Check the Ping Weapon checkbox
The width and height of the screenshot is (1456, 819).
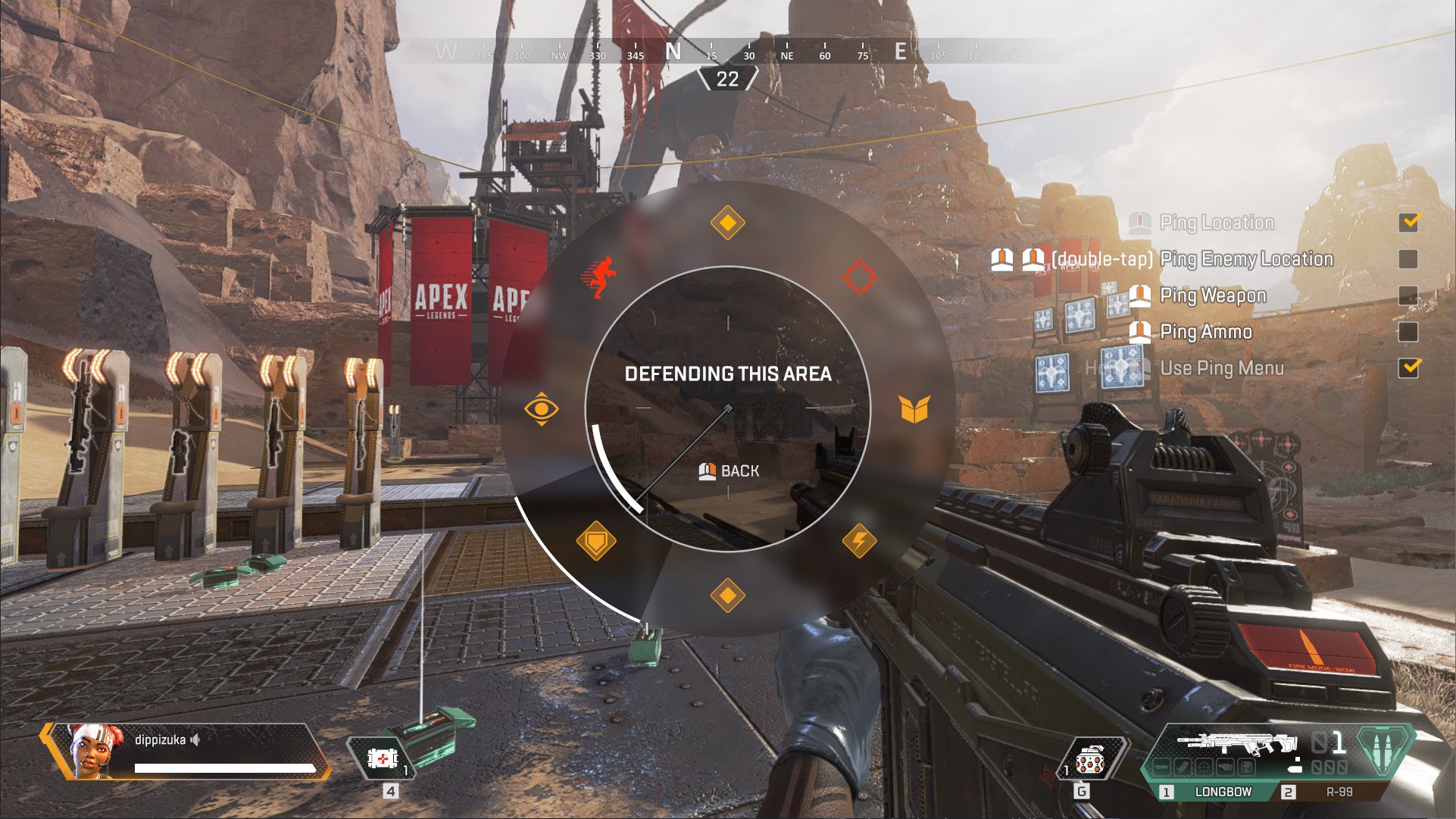[1410, 295]
